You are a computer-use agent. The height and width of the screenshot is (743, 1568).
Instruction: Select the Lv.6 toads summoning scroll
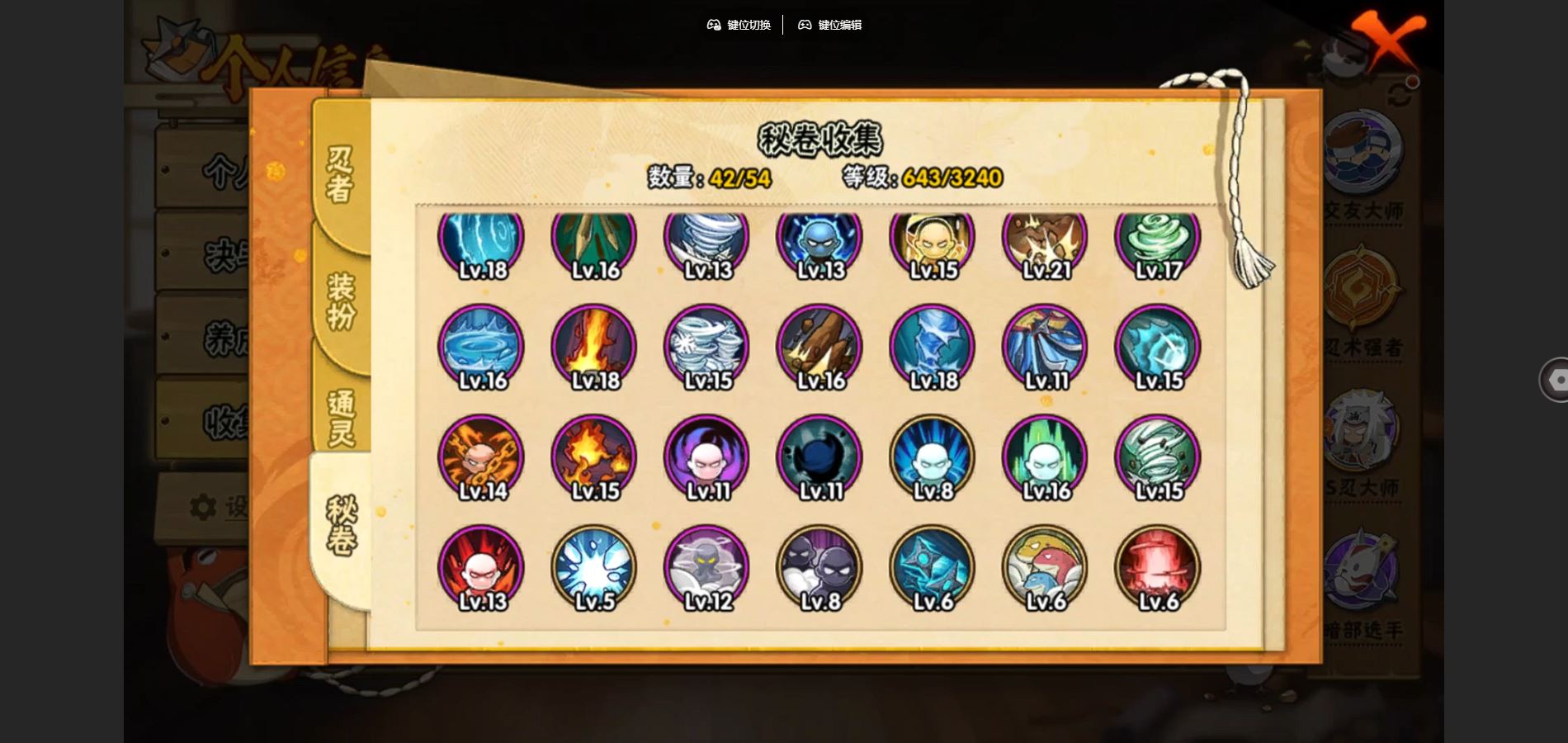pyautogui.click(x=1045, y=568)
